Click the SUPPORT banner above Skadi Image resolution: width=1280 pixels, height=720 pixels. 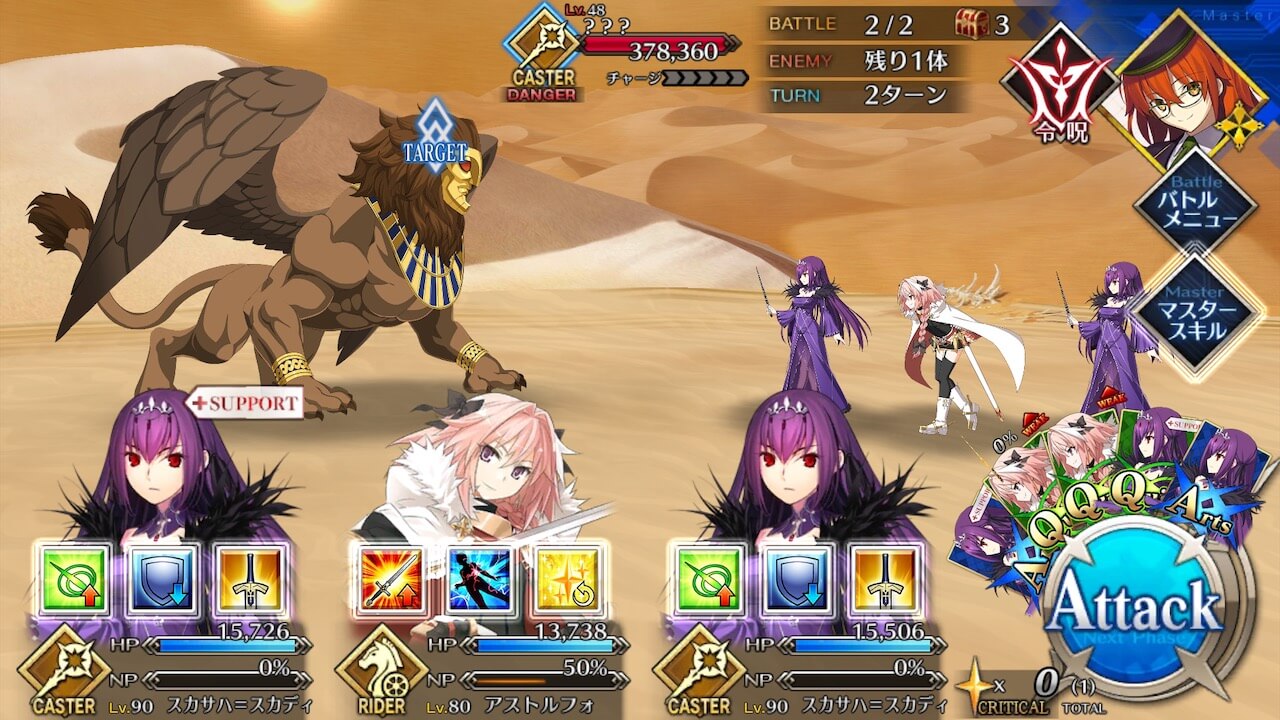point(245,400)
